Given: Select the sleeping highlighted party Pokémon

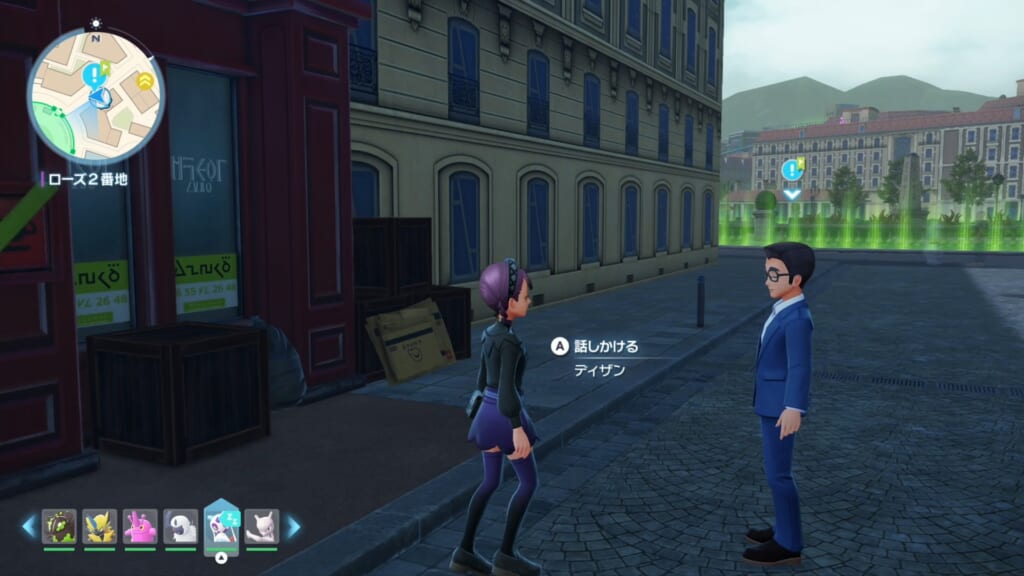Looking at the screenshot, I should tap(221, 524).
